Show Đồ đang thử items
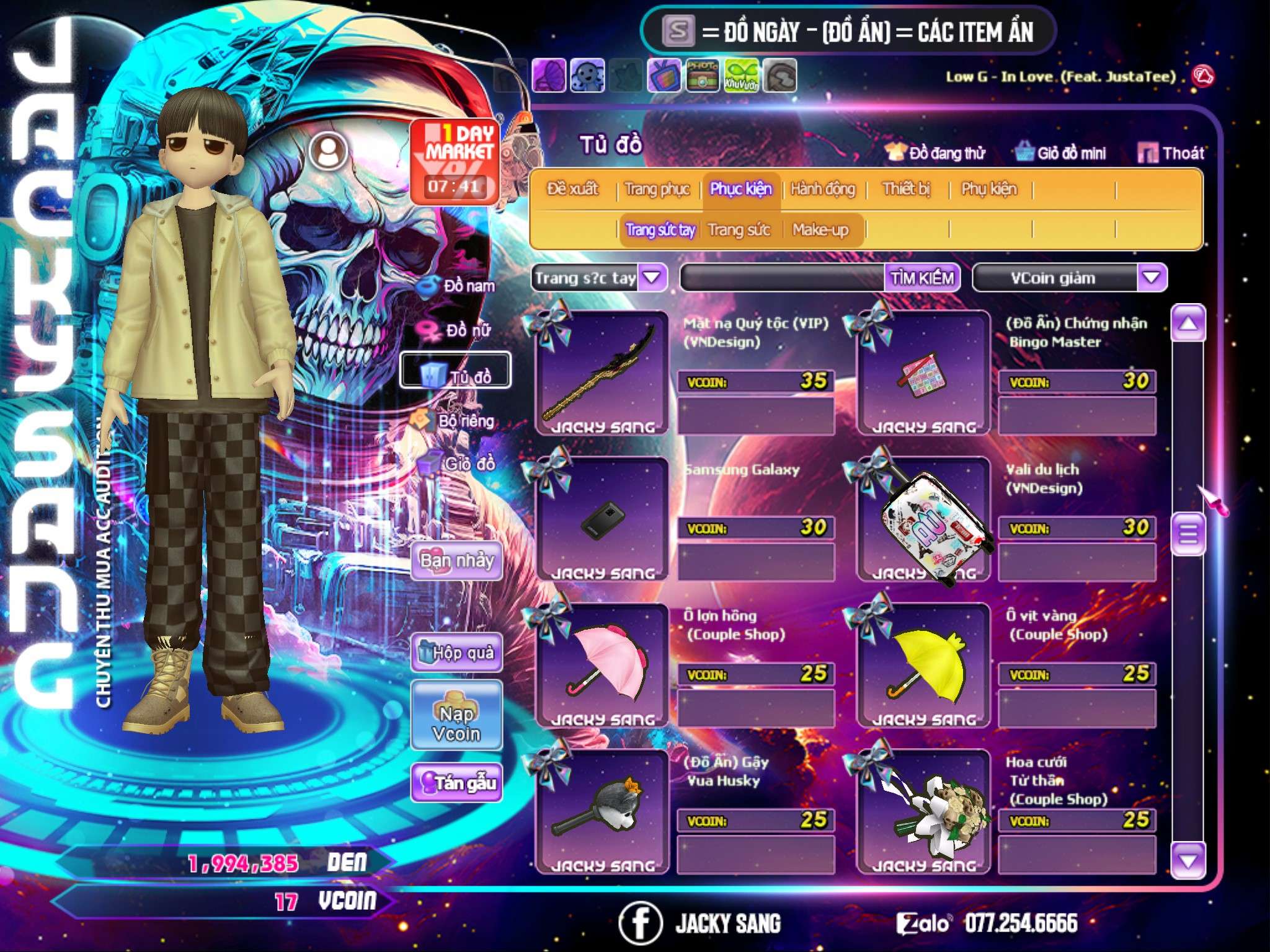The height and width of the screenshot is (952, 1270). click(x=936, y=153)
